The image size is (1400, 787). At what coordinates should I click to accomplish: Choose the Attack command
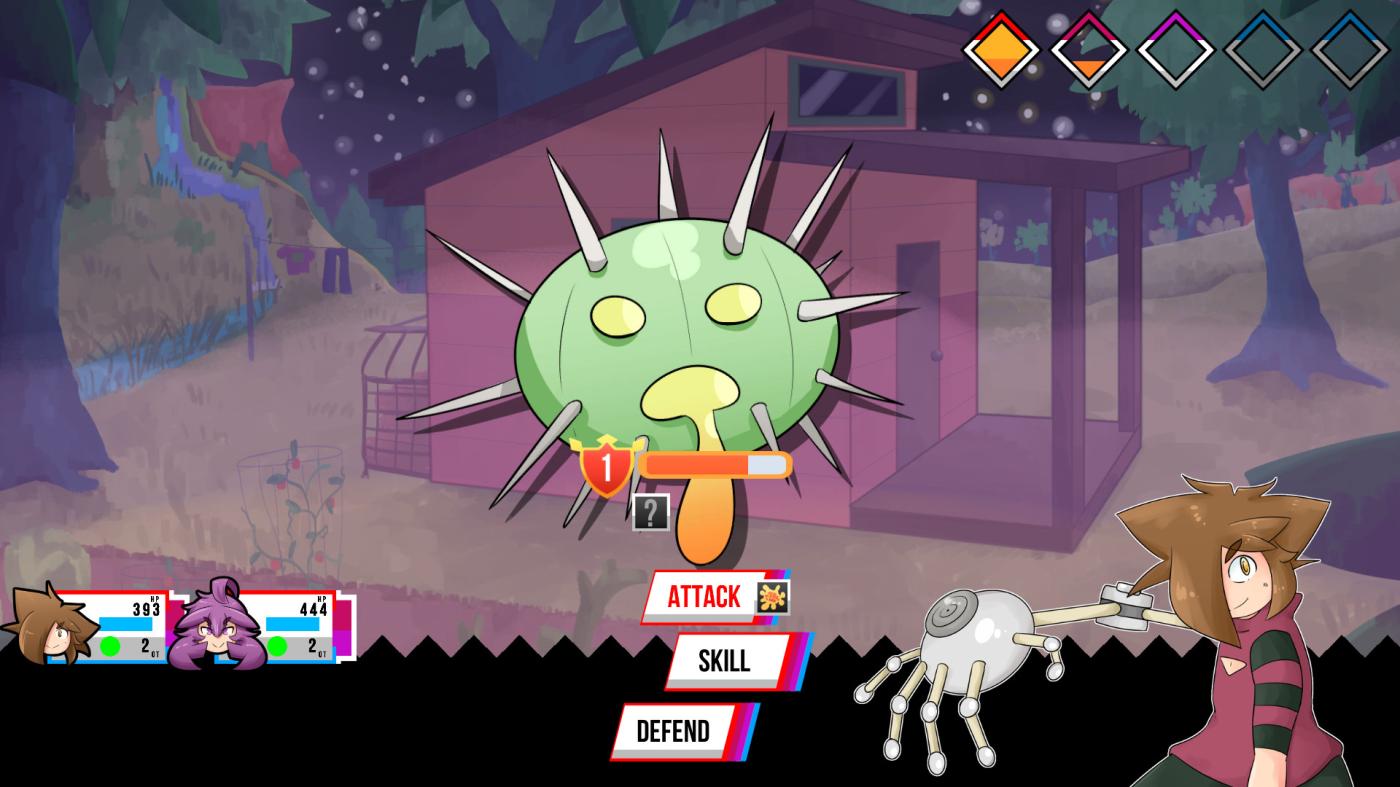[x=705, y=597]
